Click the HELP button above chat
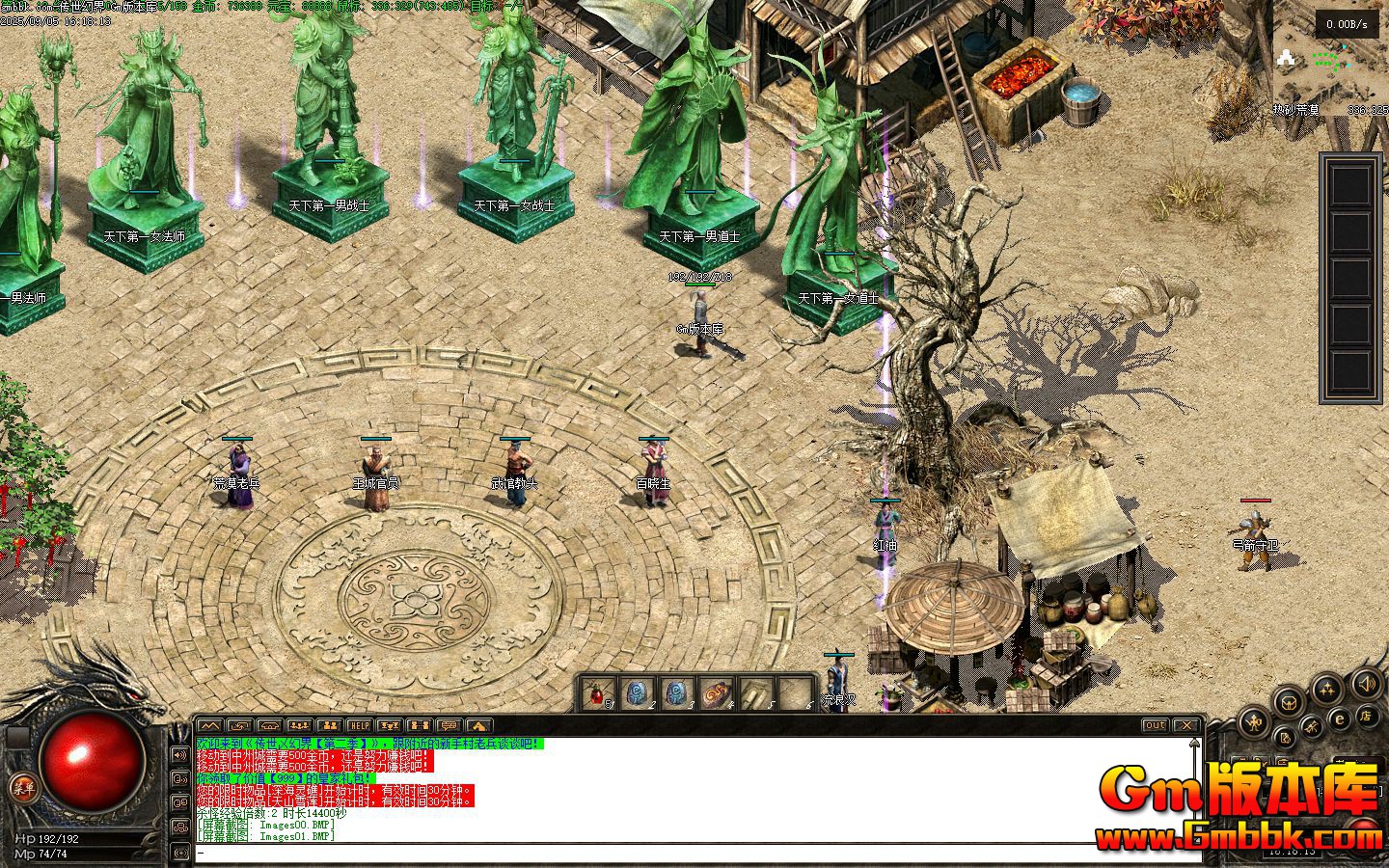The image size is (1389, 868). point(359,725)
